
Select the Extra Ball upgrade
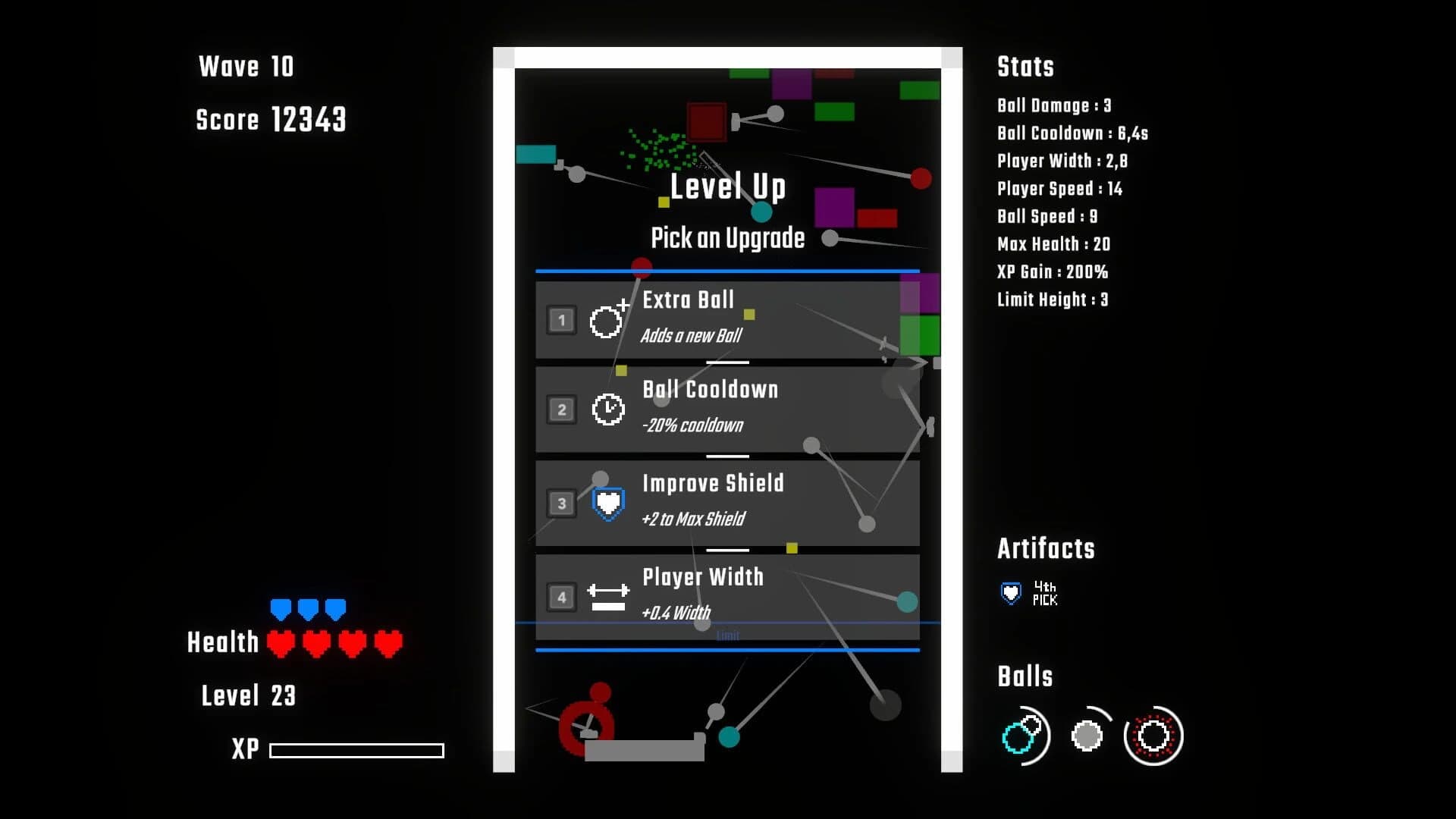pos(728,321)
